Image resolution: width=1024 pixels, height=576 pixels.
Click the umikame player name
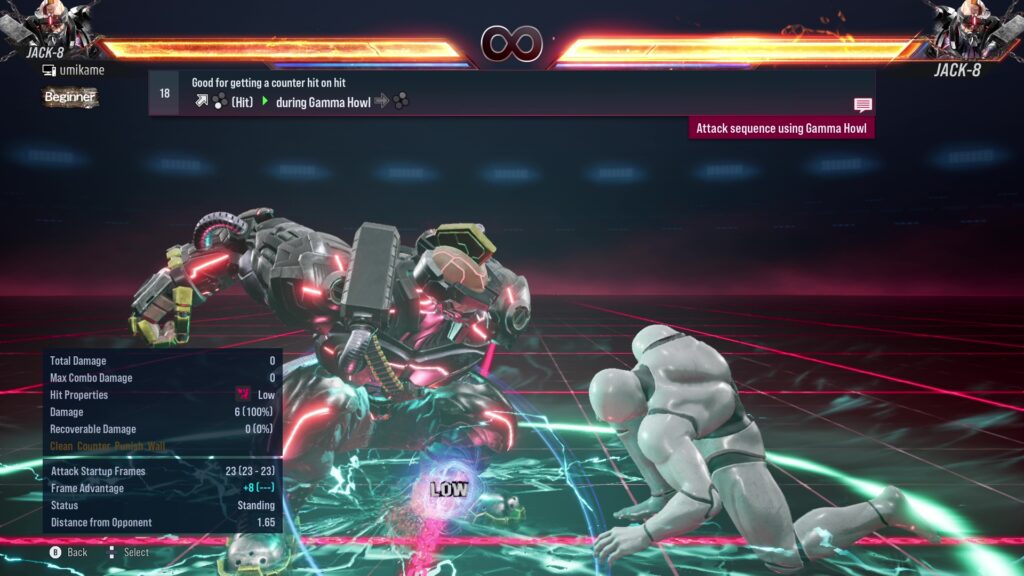(81, 70)
